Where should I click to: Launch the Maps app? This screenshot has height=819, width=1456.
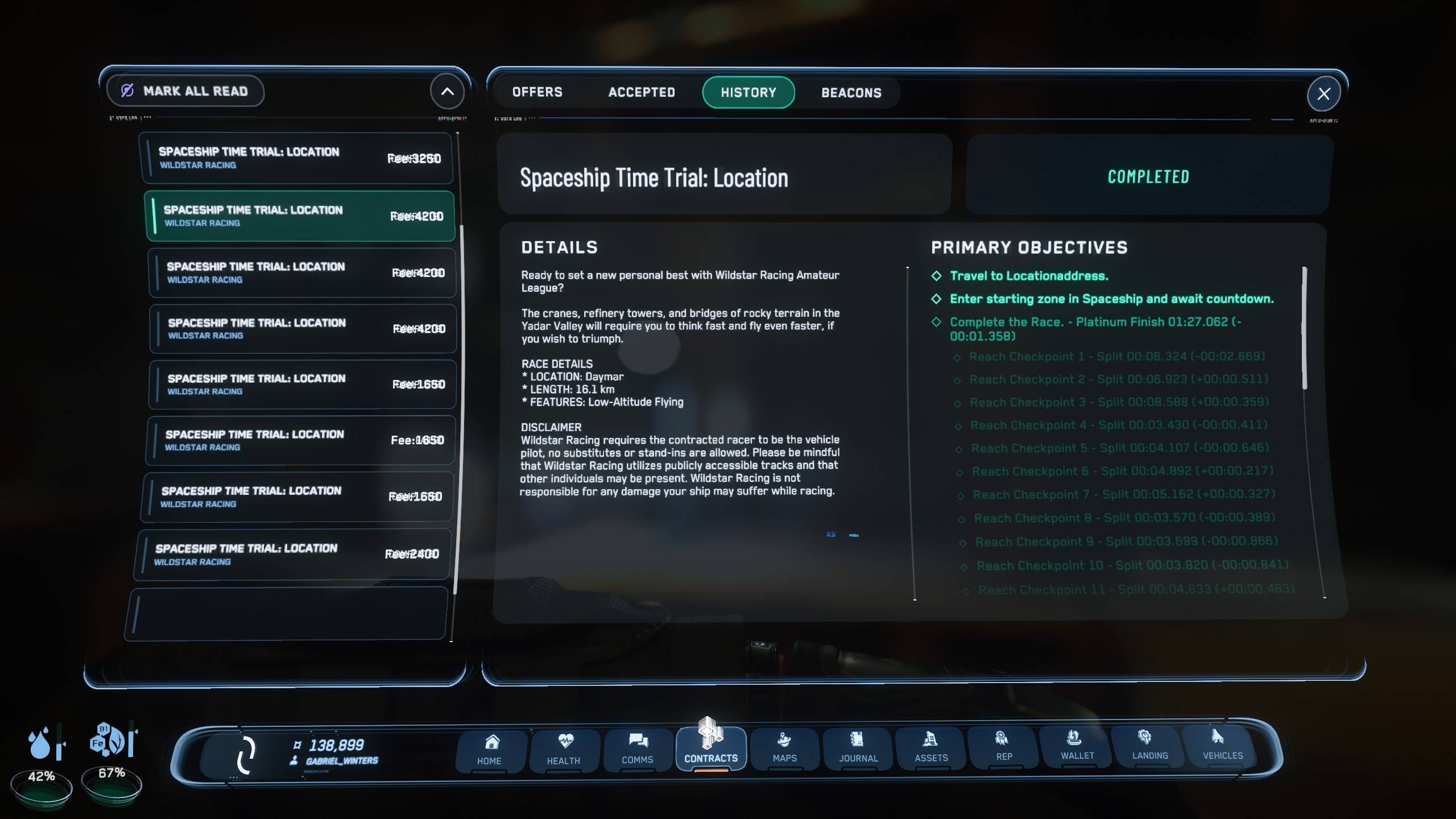click(x=785, y=747)
